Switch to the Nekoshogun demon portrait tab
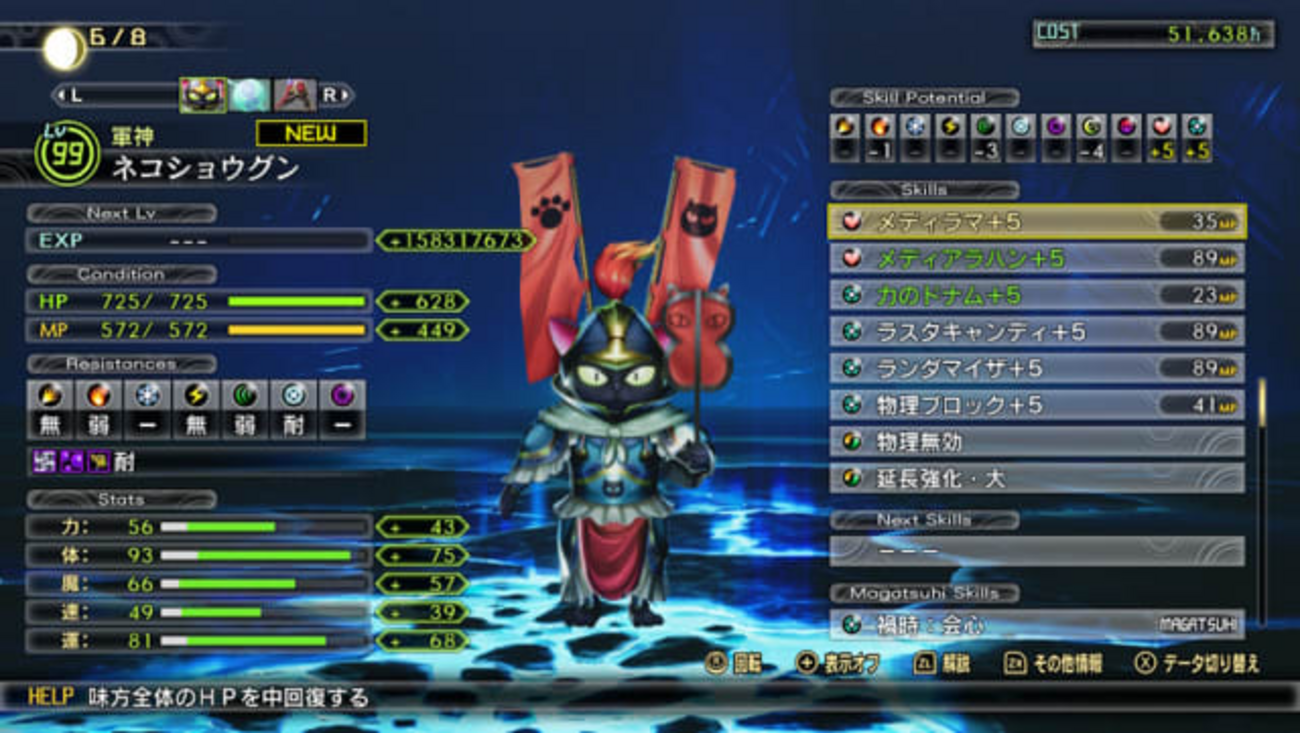The height and width of the screenshot is (733, 1300). 203,95
